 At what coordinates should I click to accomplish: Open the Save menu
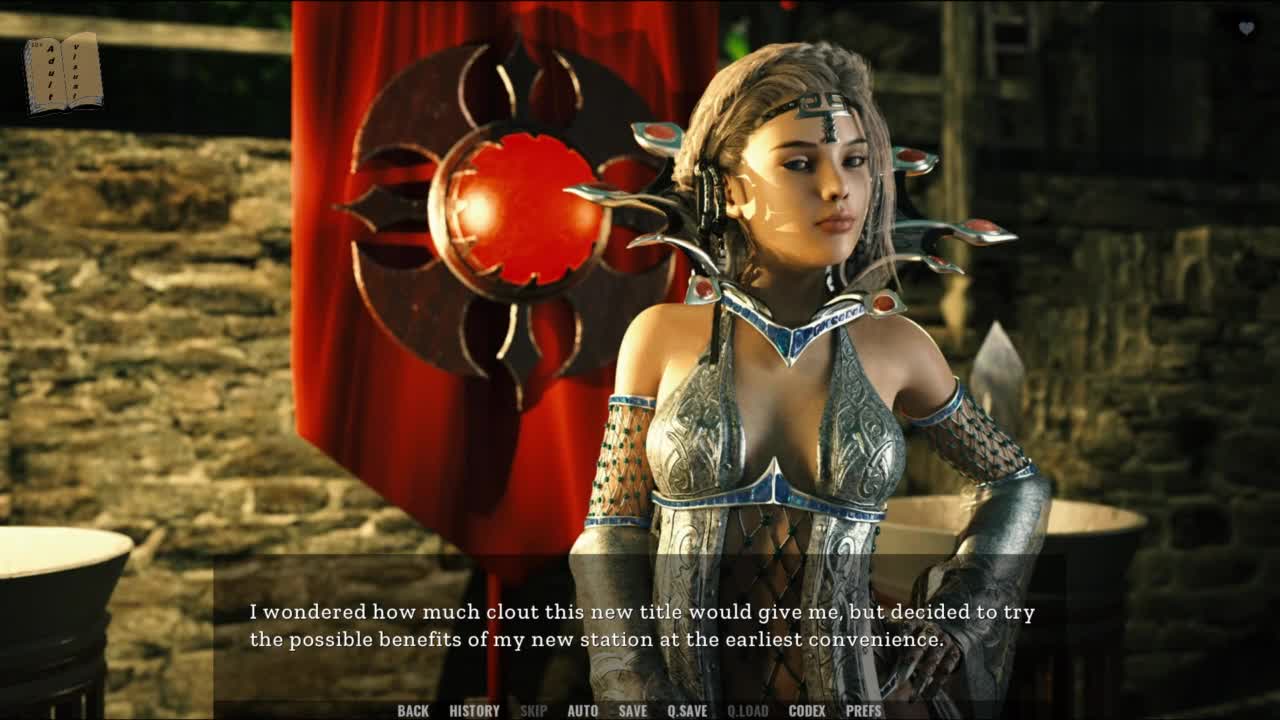(632, 711)
